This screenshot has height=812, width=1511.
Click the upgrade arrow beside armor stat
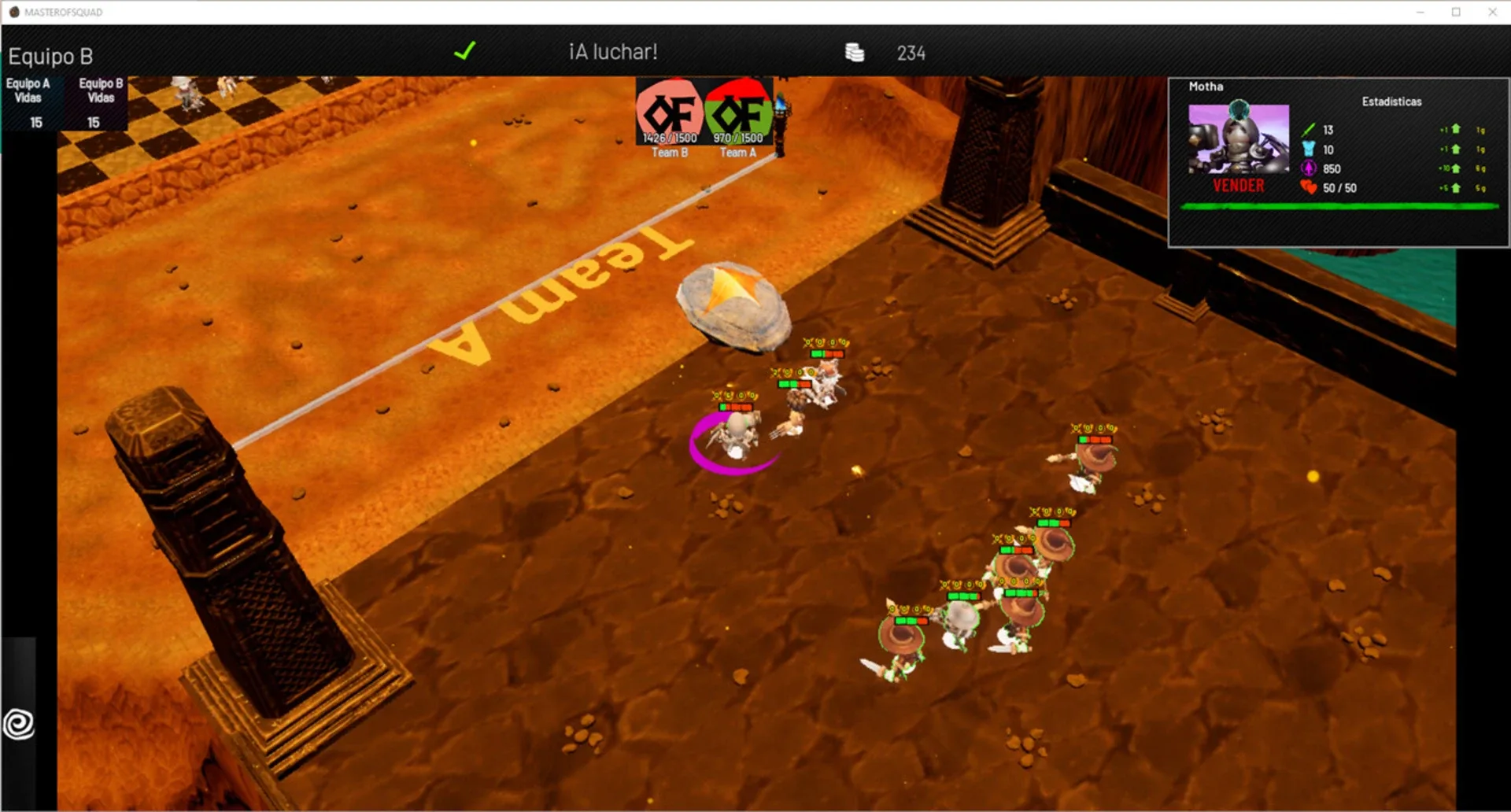(1457, 149)
